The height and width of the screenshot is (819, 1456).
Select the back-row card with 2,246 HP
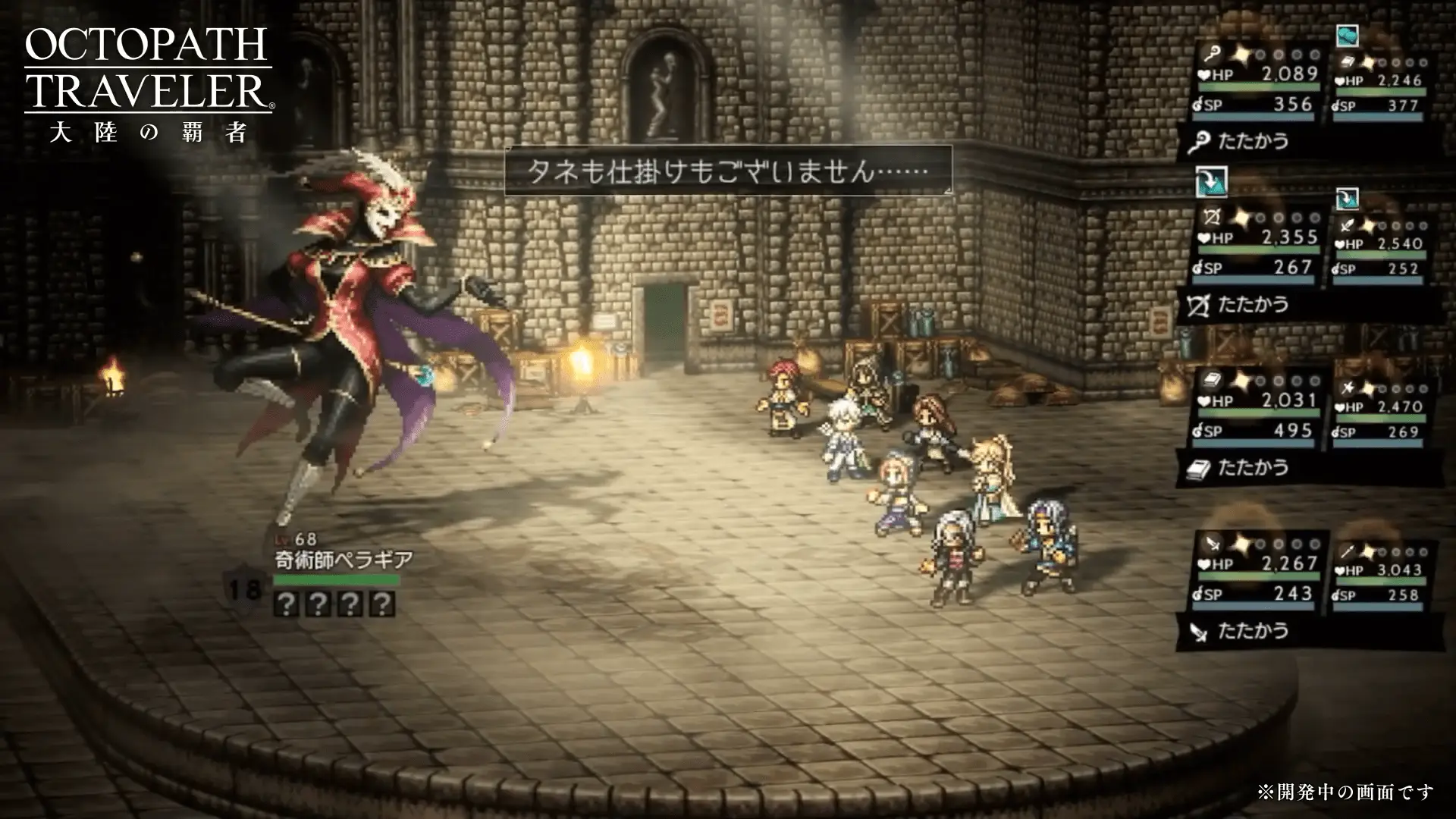tap(1380, 85)
